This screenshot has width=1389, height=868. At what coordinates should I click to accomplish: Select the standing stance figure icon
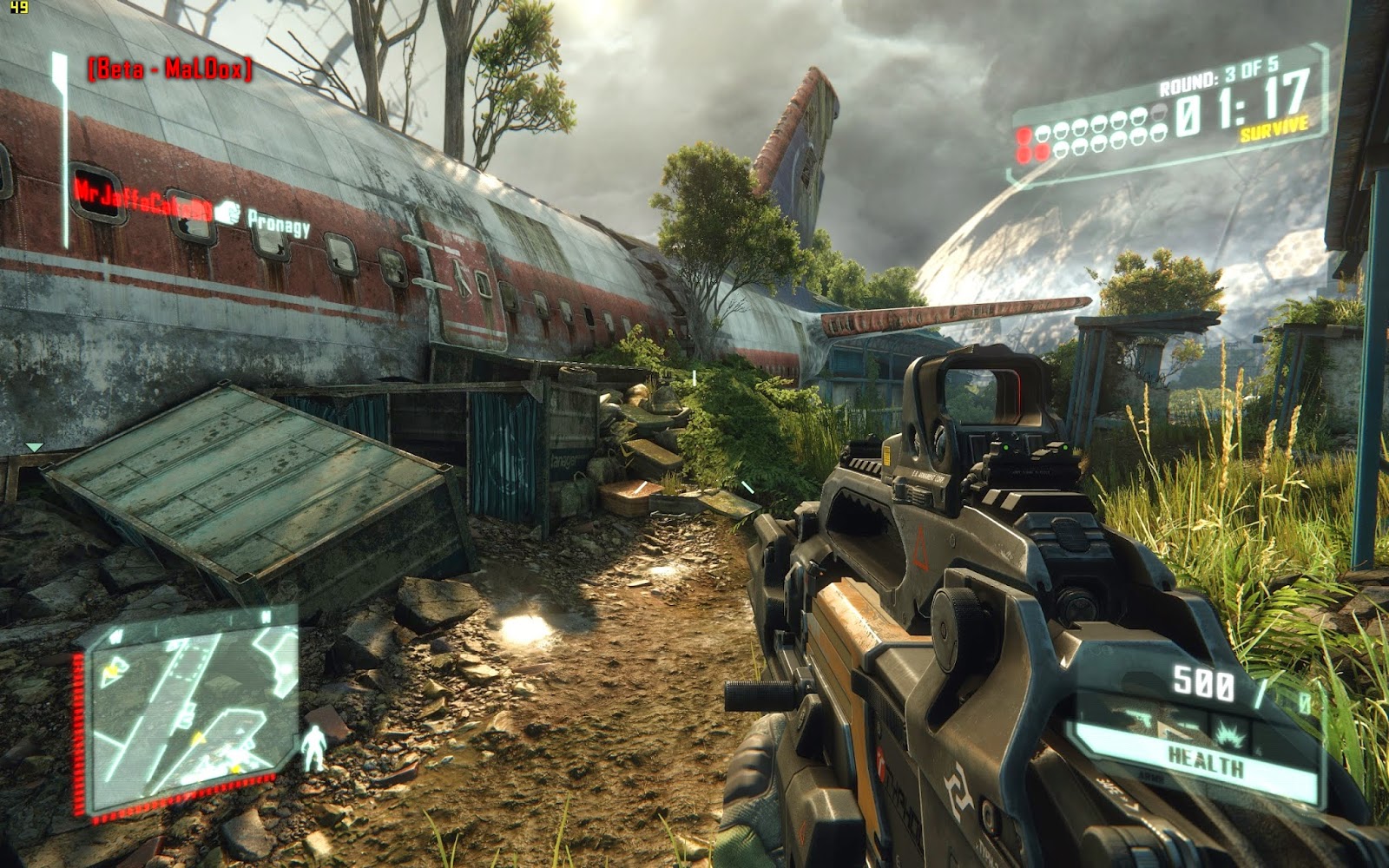[x=313, y=748]
